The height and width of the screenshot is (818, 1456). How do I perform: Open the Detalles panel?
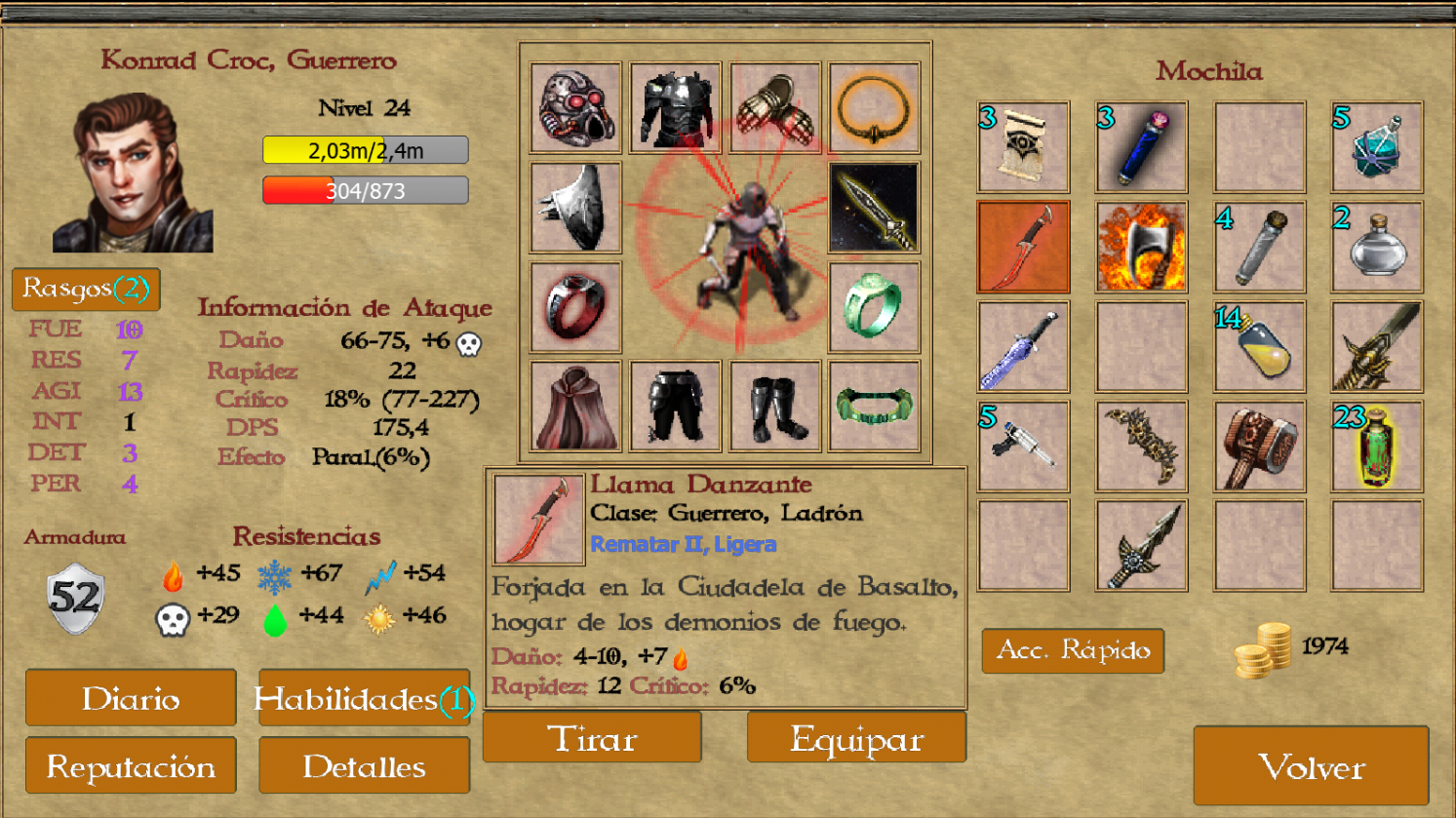pyautogui.click(x=364, y=766)
